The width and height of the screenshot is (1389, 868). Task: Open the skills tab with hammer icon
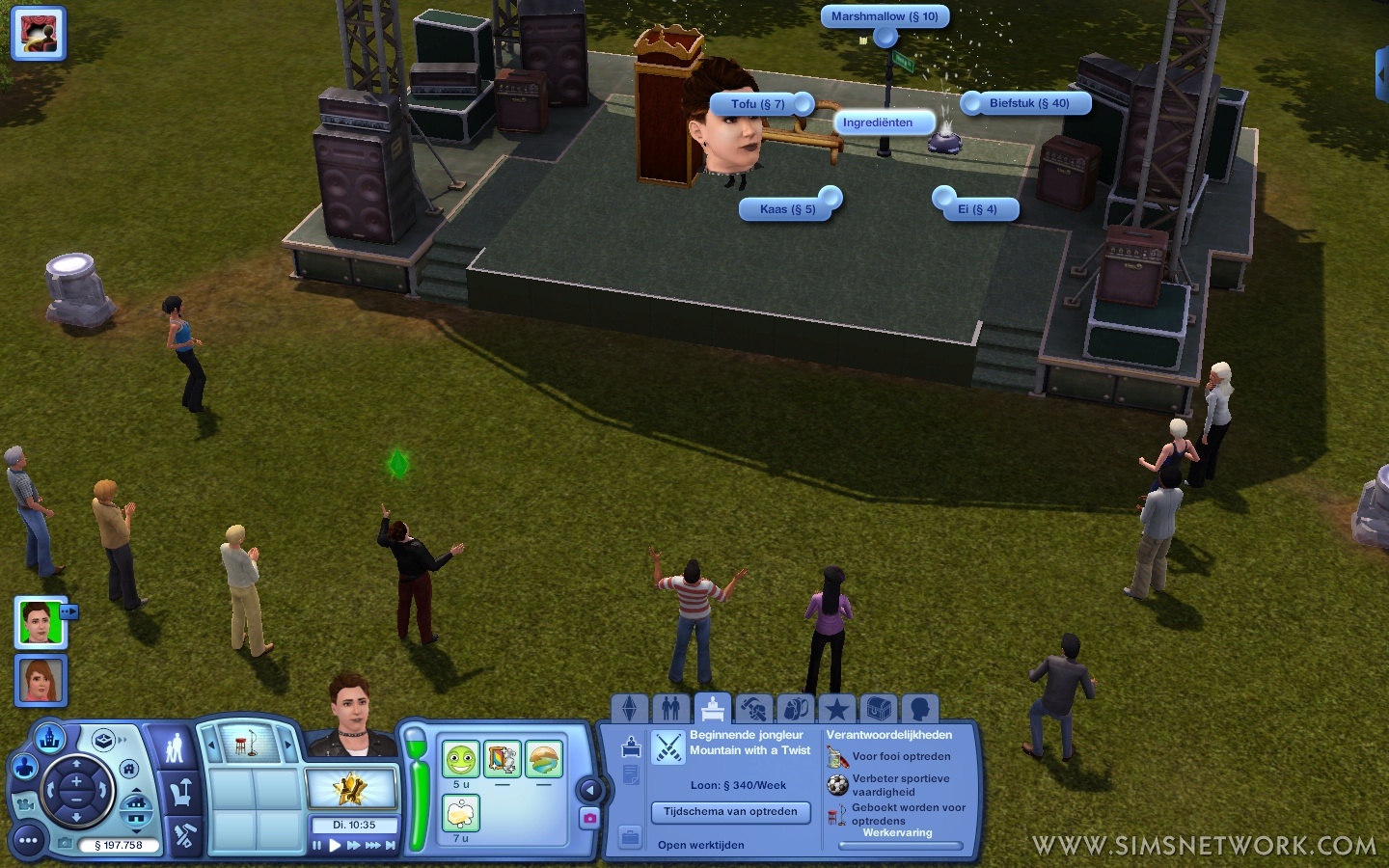click(x=753, y=709)
